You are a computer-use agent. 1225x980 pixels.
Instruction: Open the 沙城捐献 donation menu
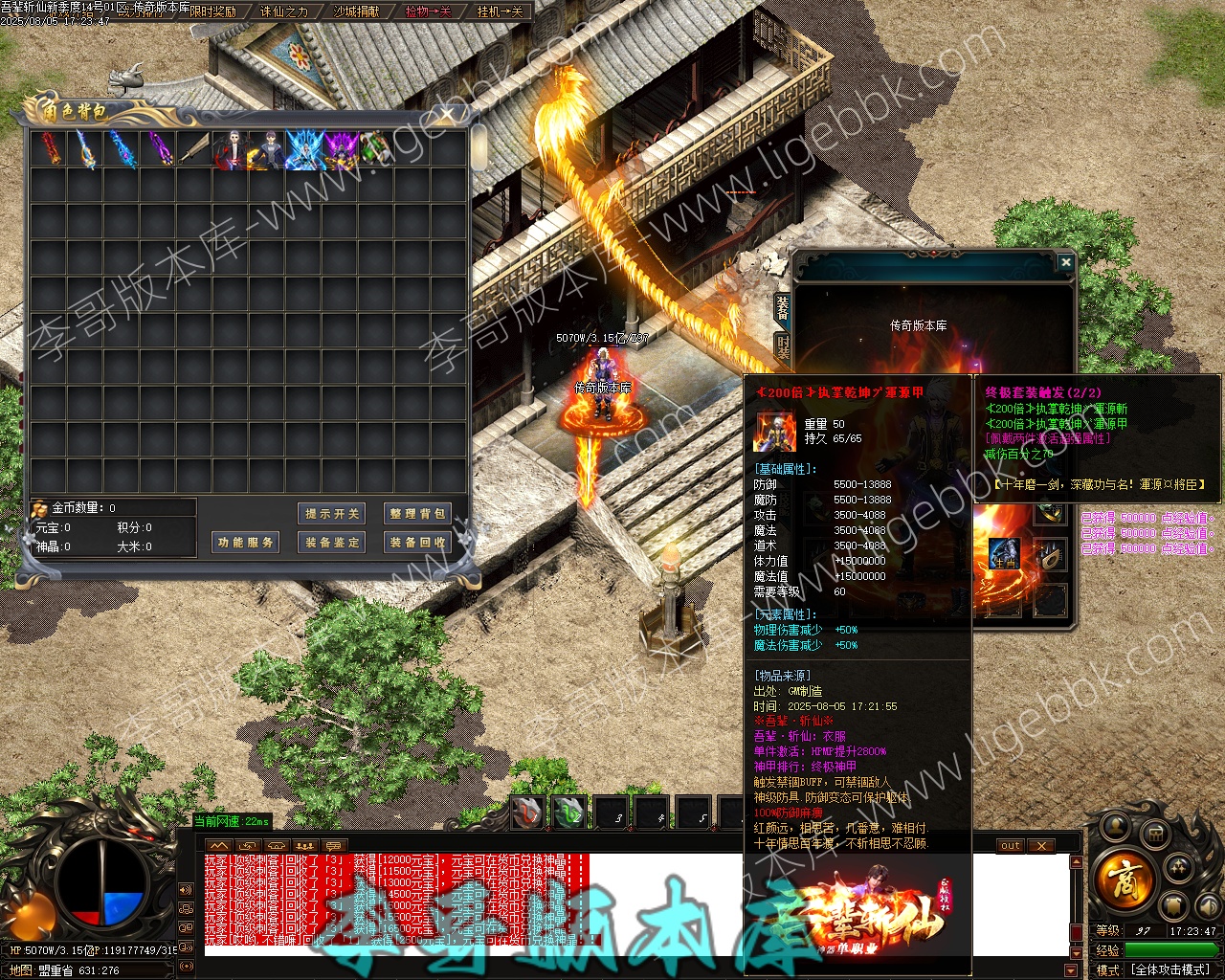click(356, 11)
